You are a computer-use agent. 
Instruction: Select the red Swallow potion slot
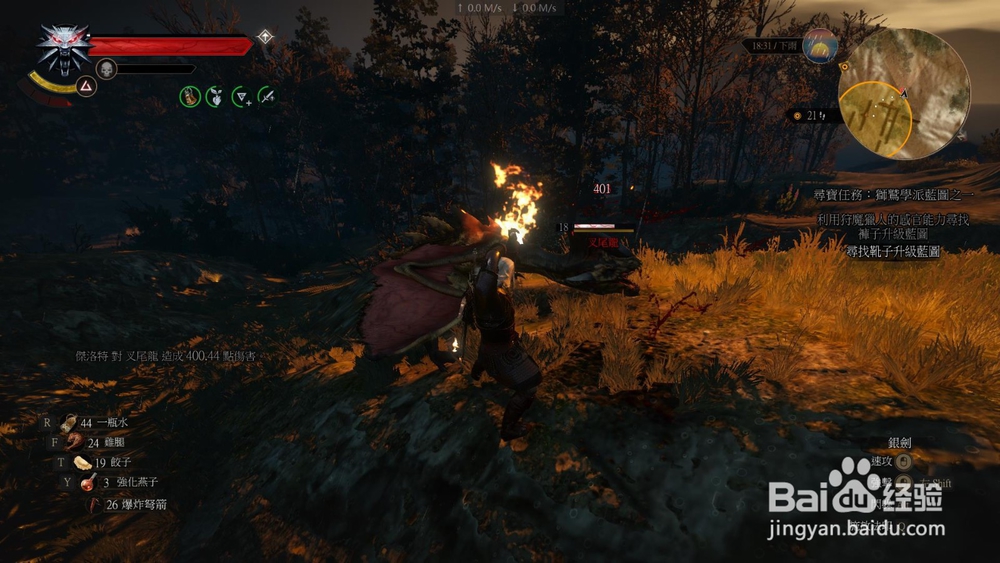(89, 483)
